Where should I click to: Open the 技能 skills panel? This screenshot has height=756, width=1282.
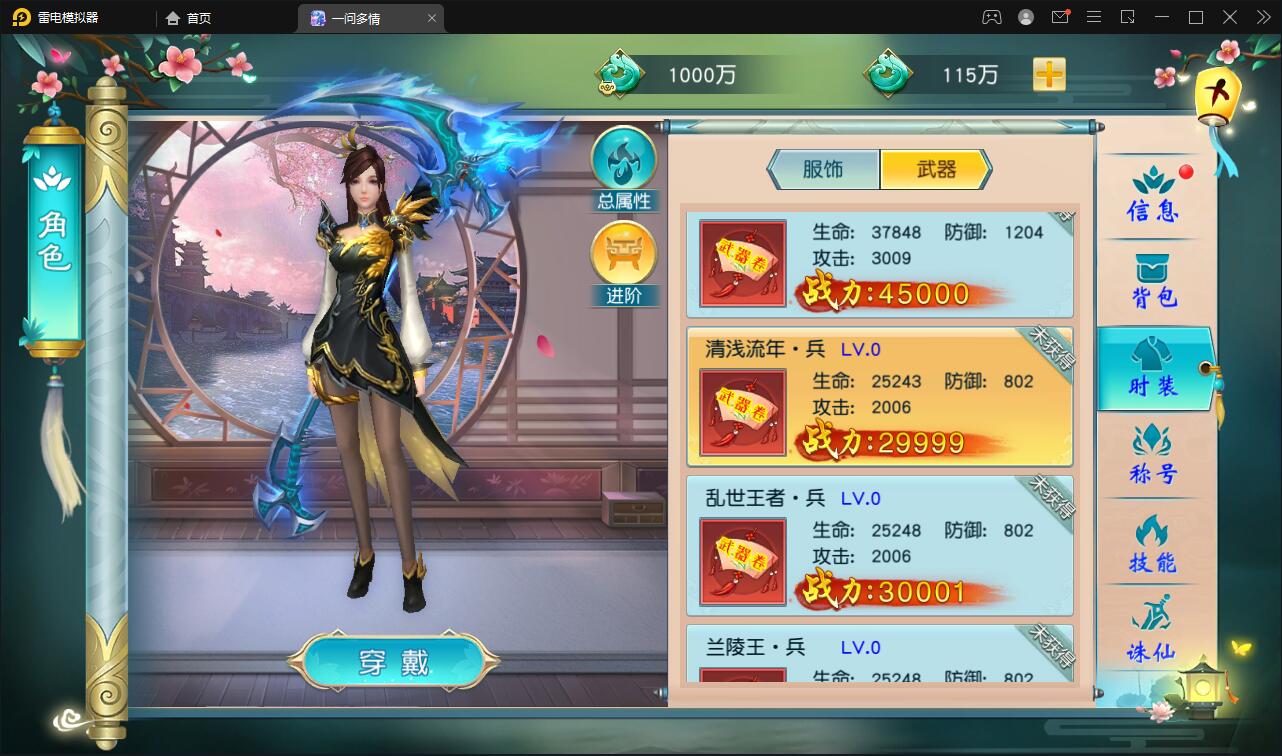click(x=1152, y=545)
